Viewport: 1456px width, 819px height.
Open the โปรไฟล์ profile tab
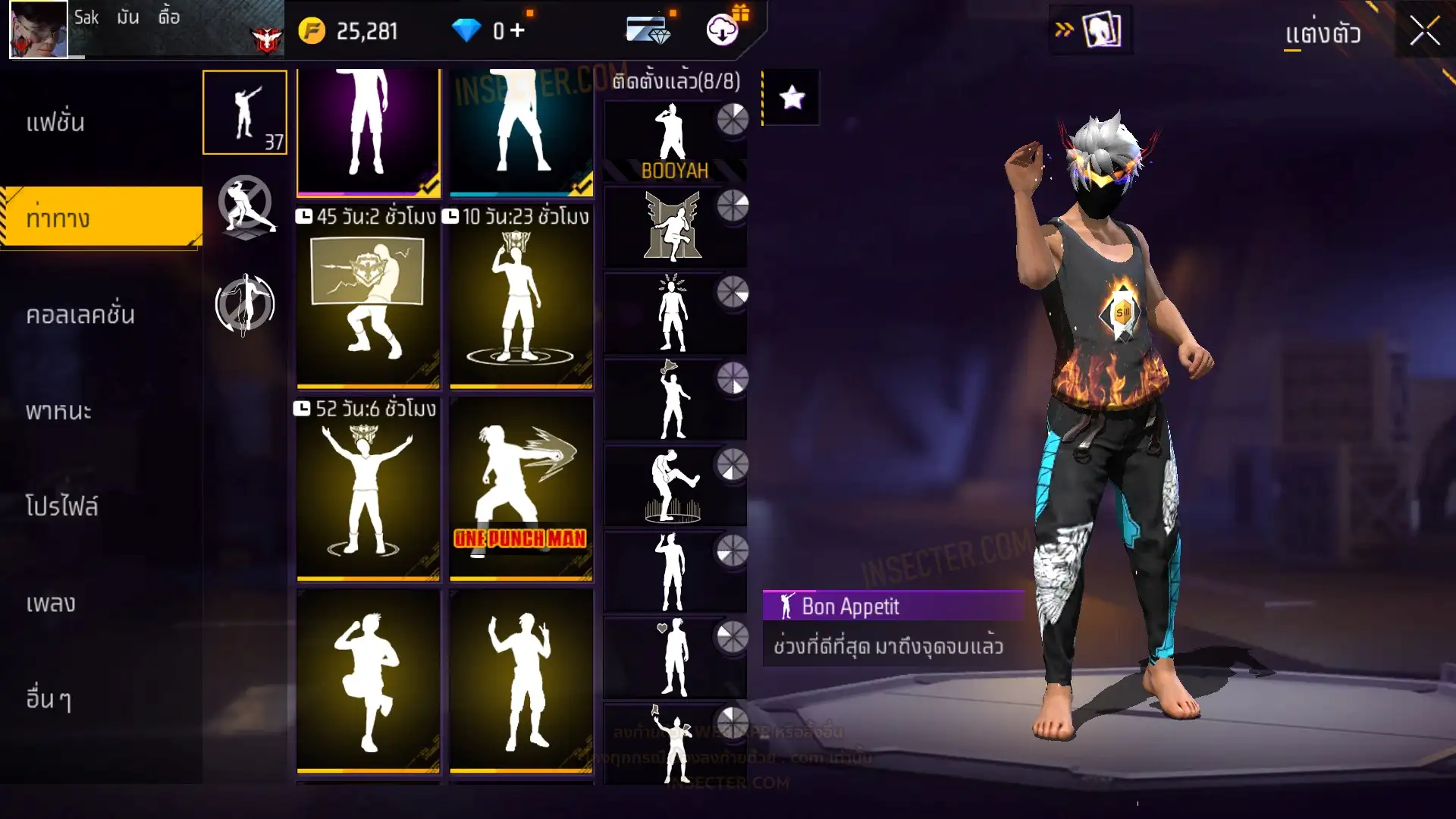[62, 507]
